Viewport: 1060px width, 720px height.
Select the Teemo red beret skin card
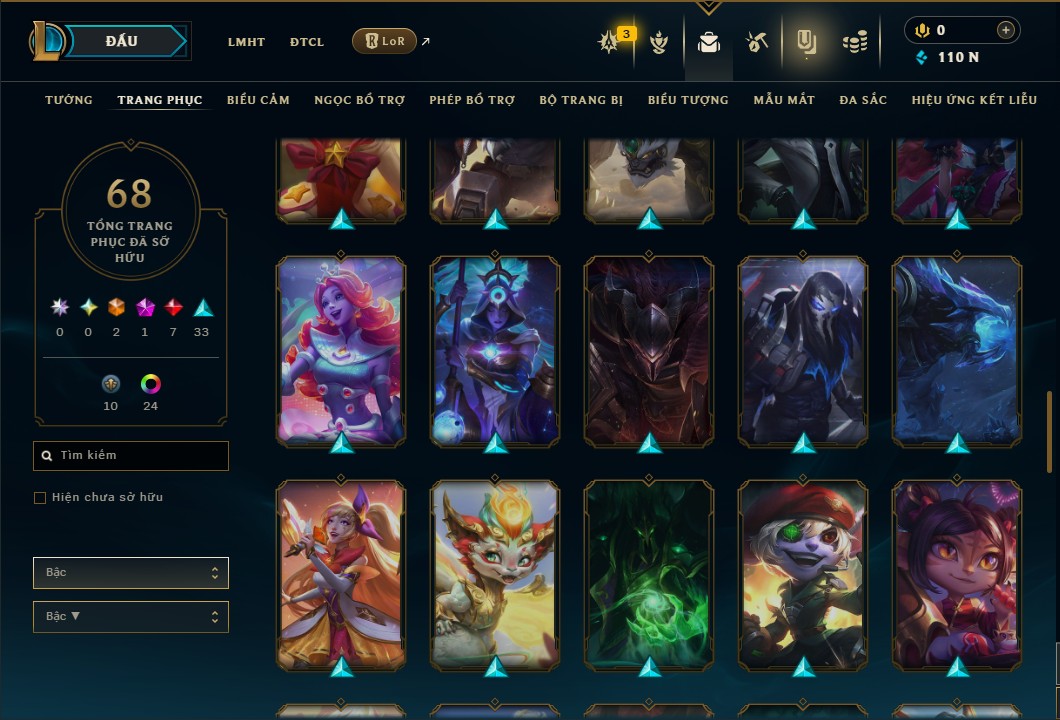[803, 574]
